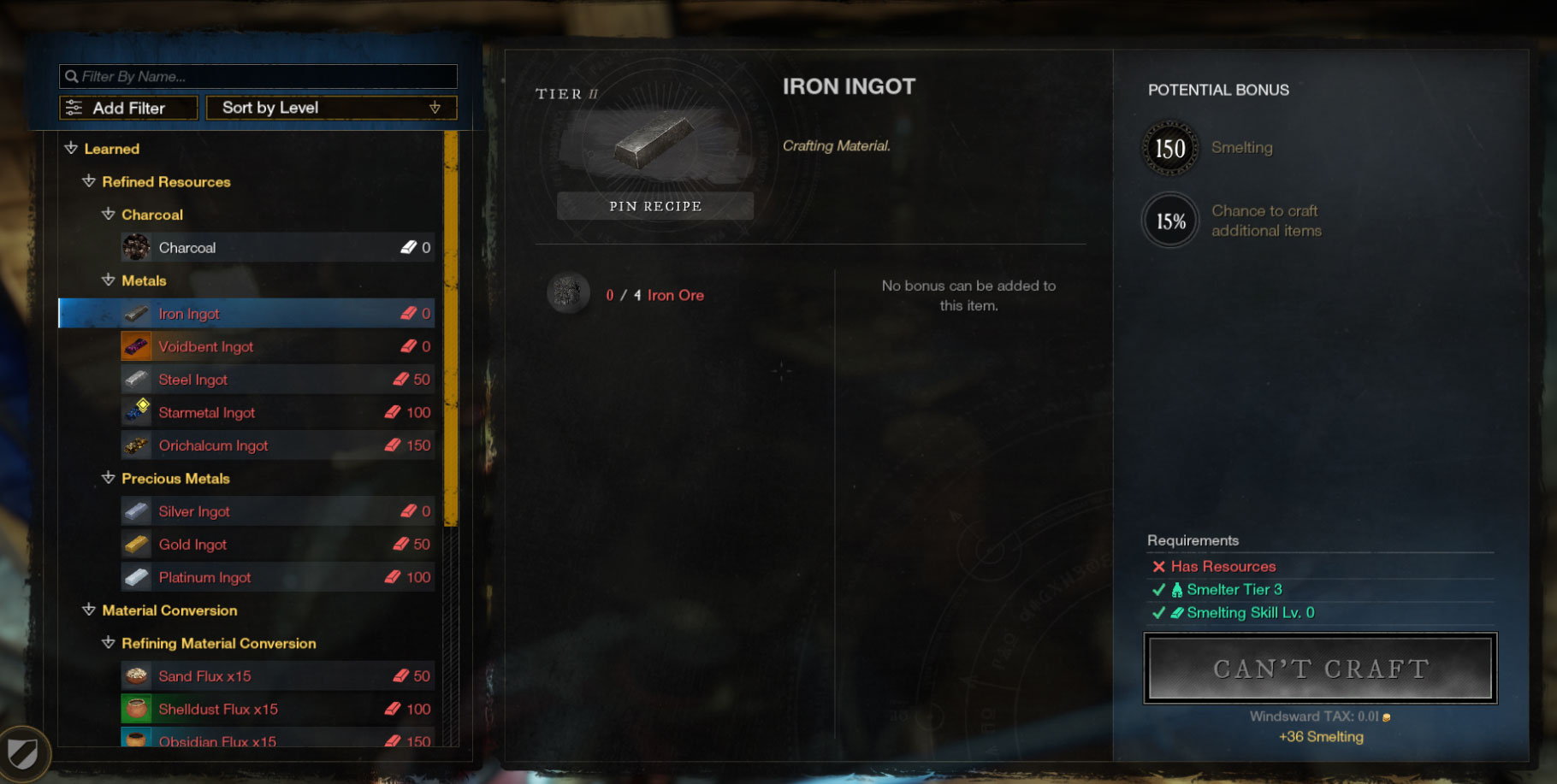Collapse the Material Conversion category

coord(89,610)
